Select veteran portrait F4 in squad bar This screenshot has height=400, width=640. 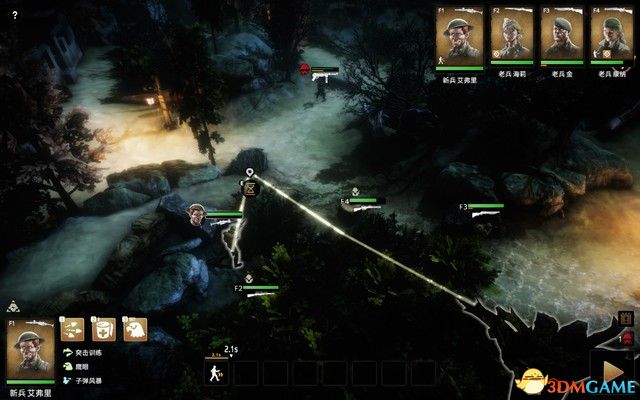point(611,38)
